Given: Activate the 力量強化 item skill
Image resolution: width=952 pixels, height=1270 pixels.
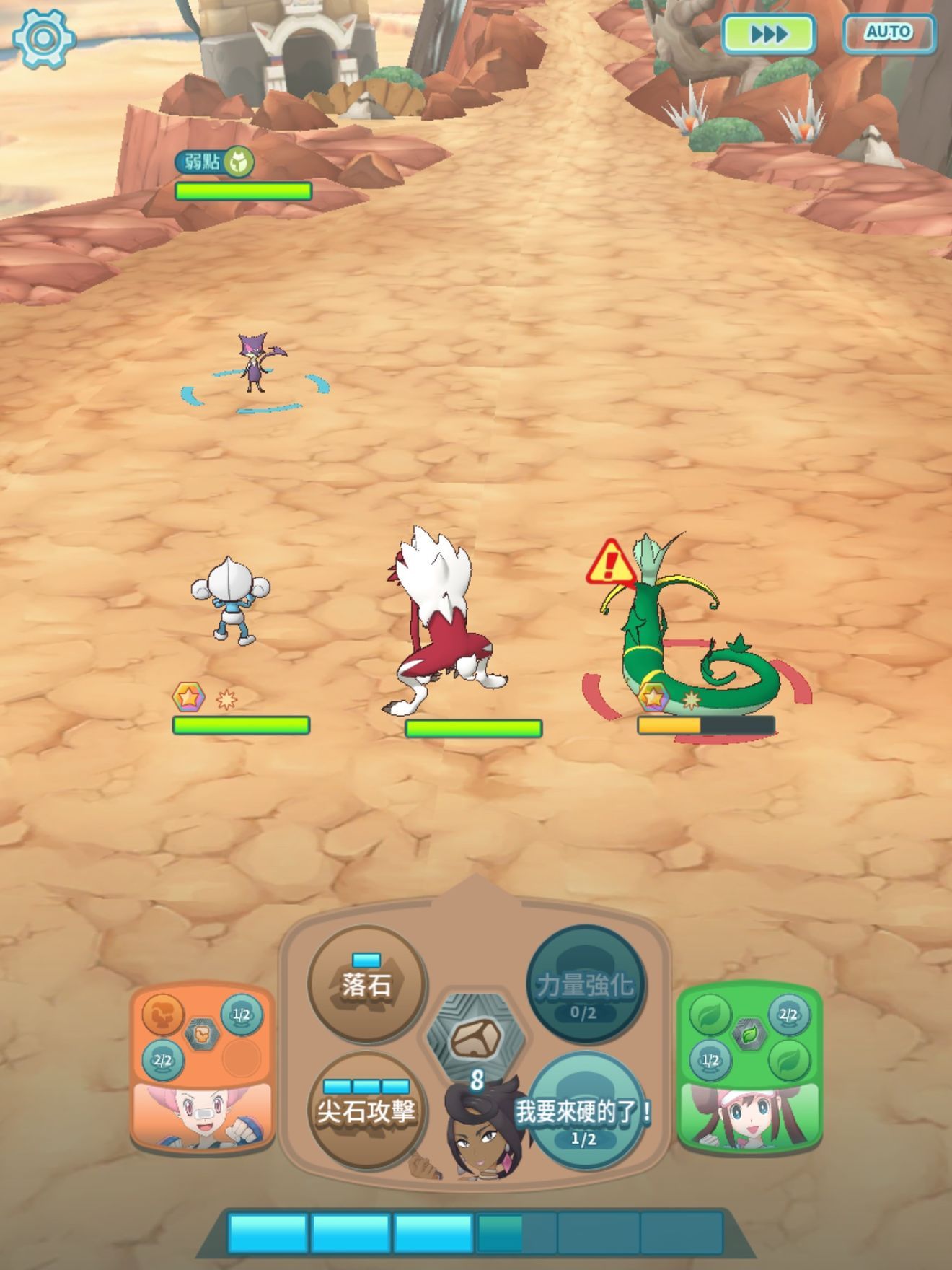Looking at the screenshot, I should (x=584, y=985).
